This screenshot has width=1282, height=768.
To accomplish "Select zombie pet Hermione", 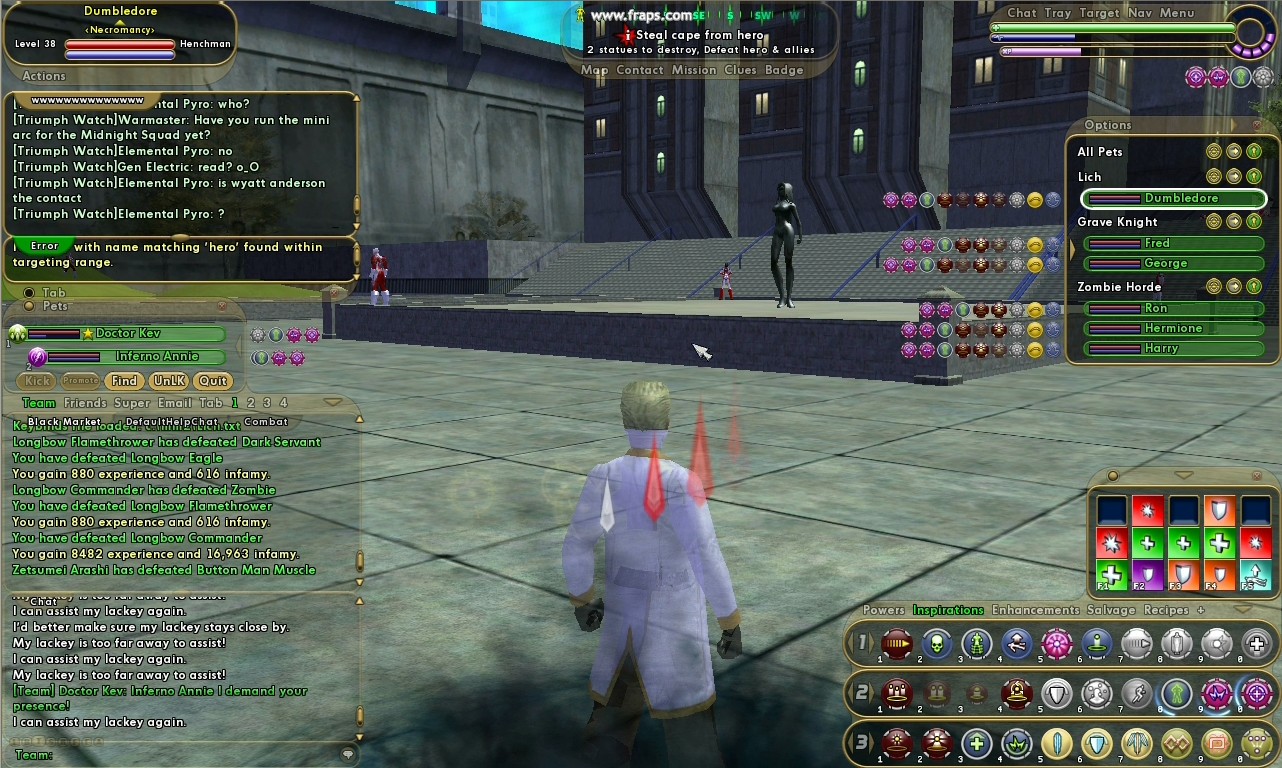I will click(1174, 328).
